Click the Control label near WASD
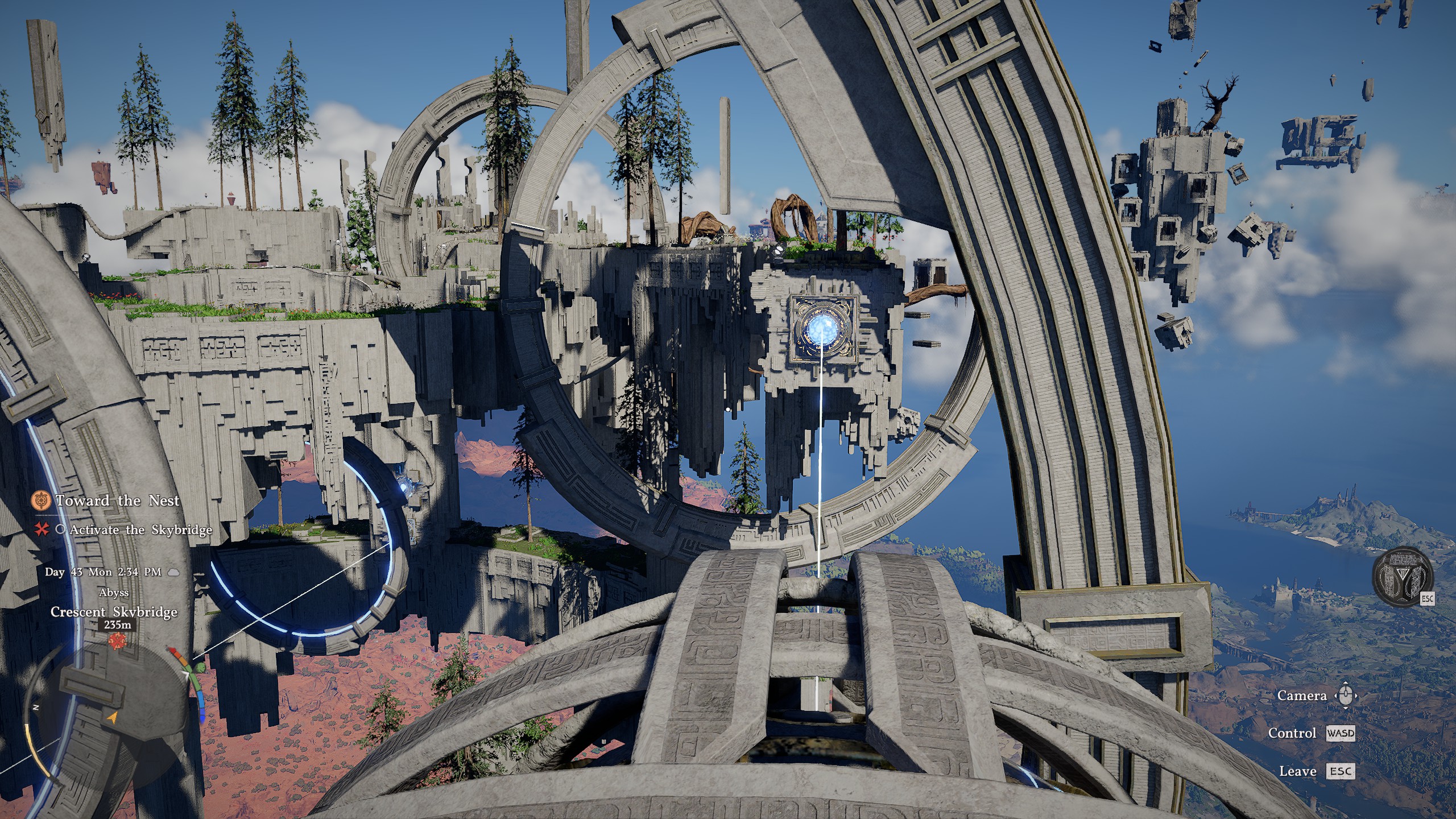 point(1293,733)
